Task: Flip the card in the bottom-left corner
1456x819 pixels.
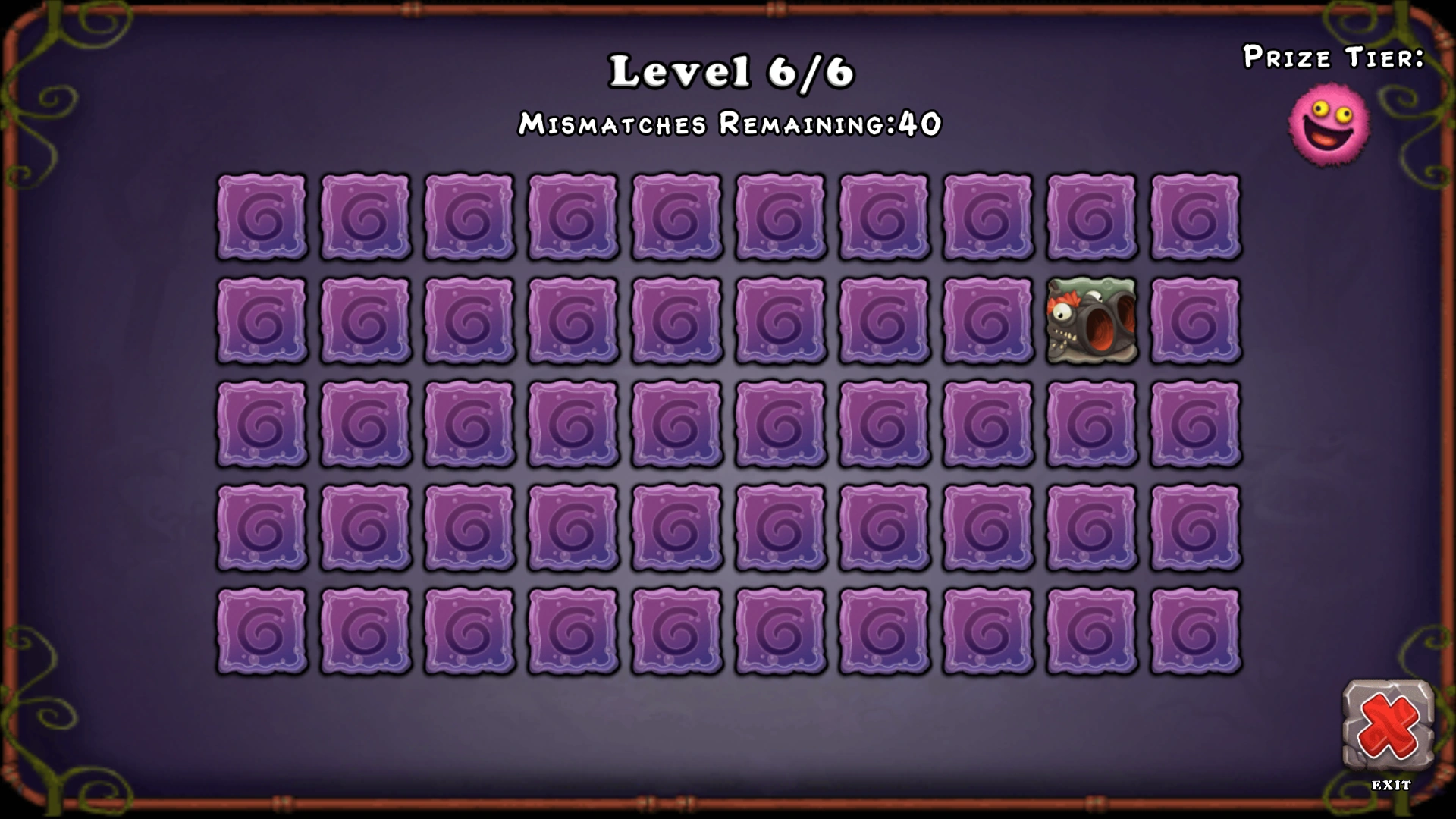Action: pos(262,630)
